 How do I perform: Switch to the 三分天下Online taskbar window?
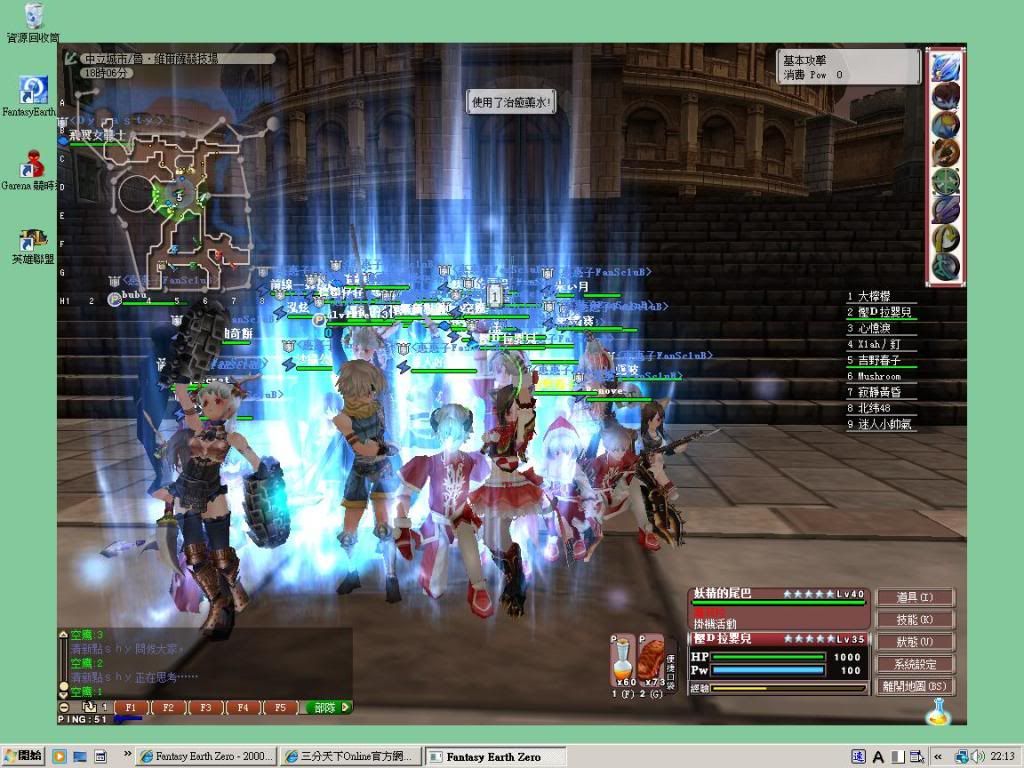click(349, 756)
